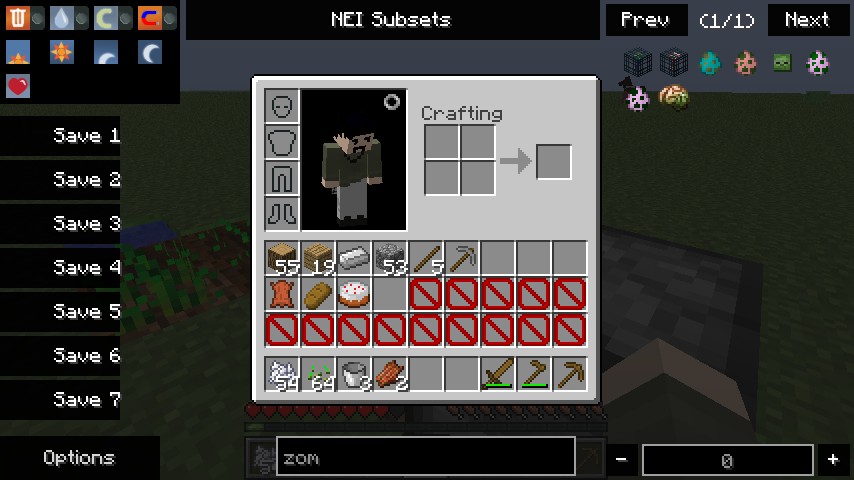Click the red heart heal button

(x=18, y=86)
